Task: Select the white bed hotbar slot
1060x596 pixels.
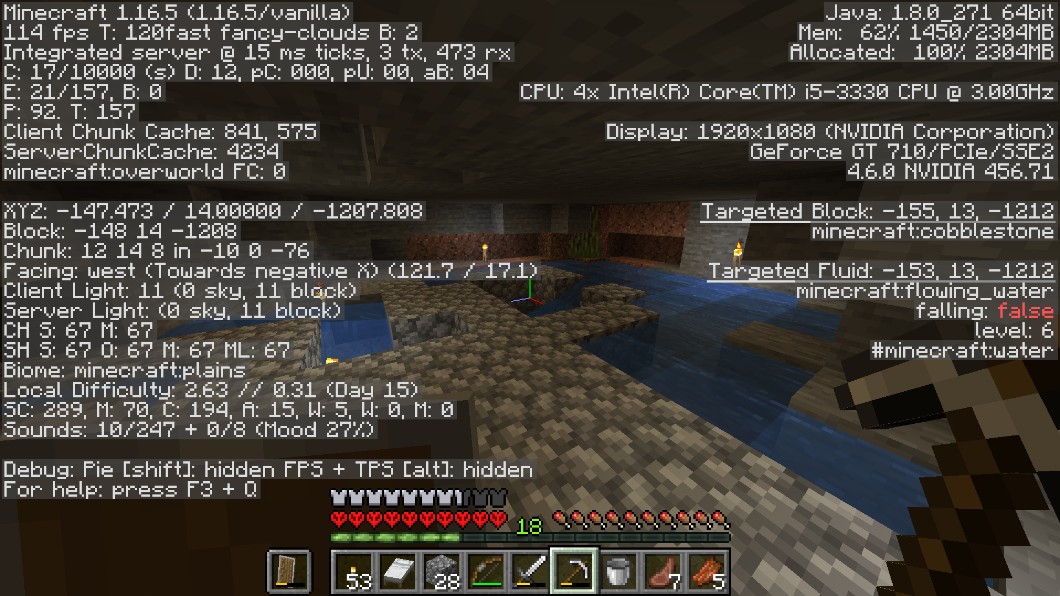Action: click(x=398, y=571)
